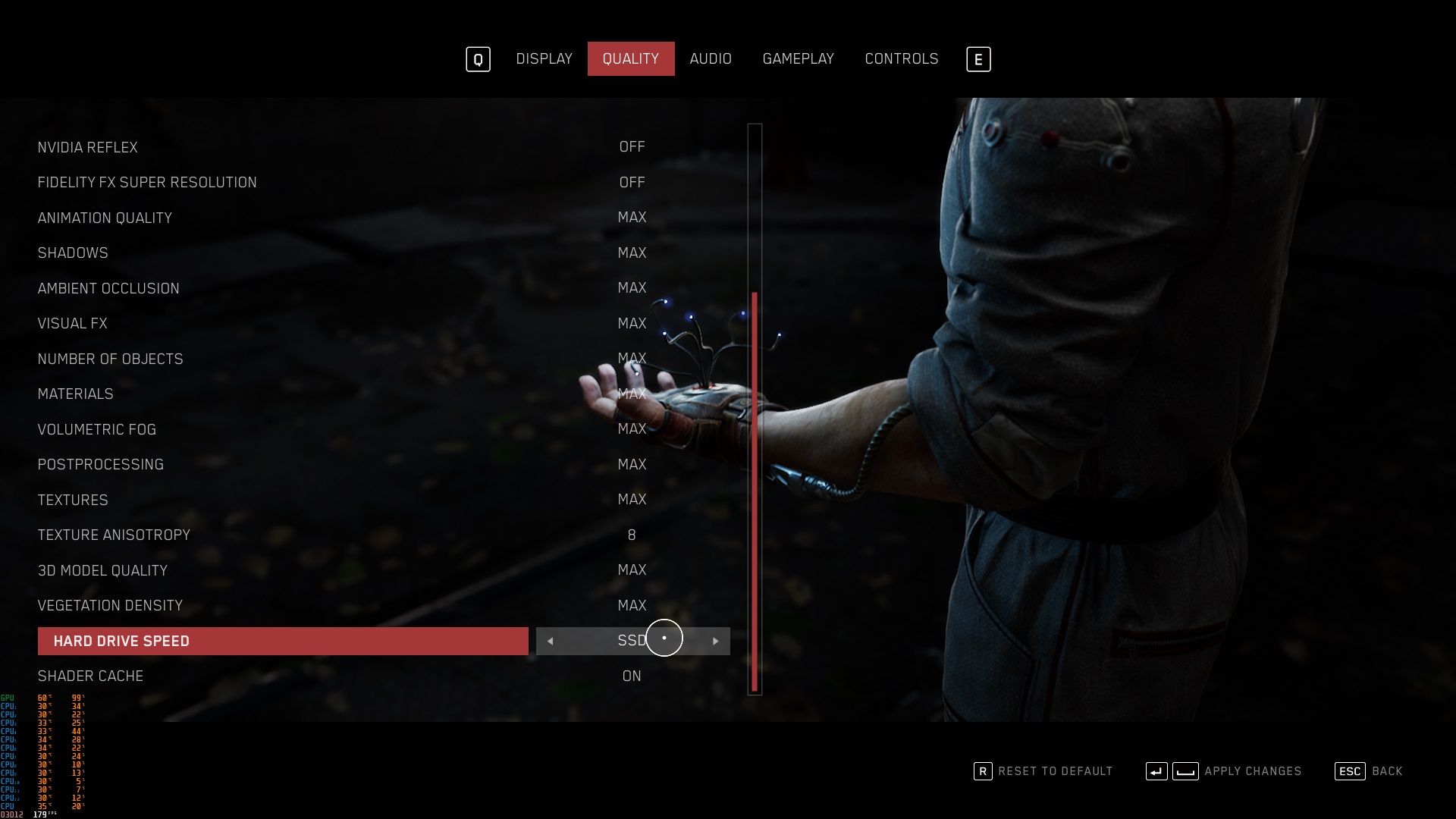
Task: Select the Animation Quality setting
Action: click(x=105, y=218)
